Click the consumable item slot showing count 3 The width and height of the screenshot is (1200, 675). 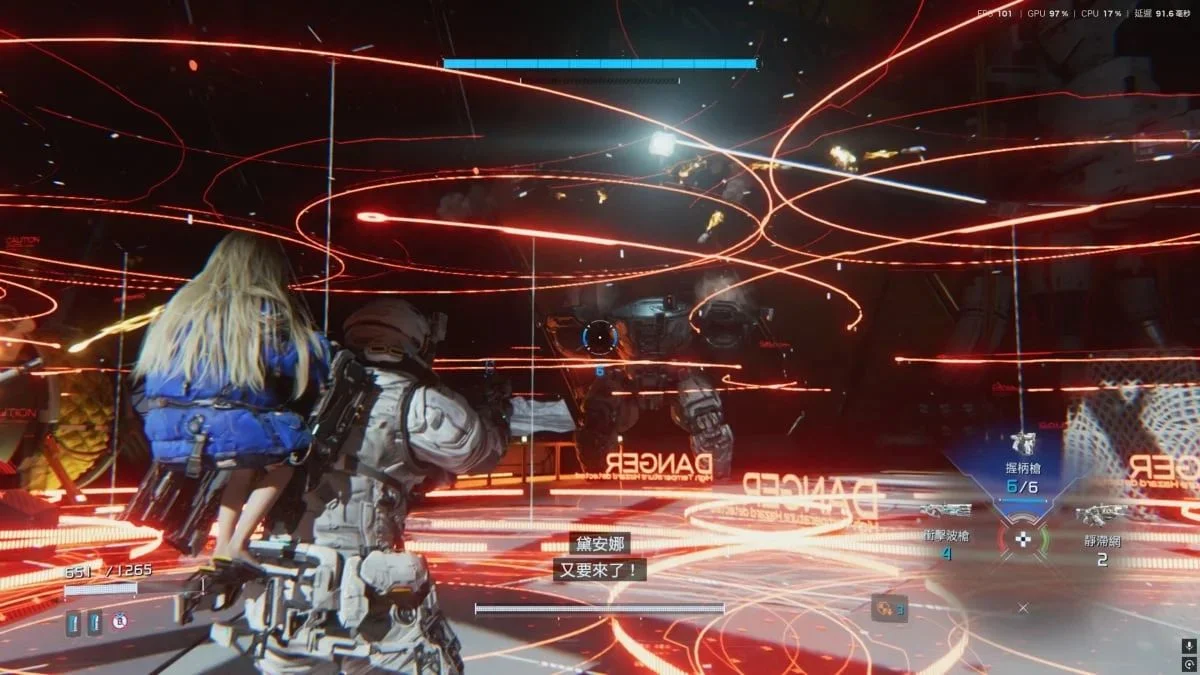[x=889, y=608]
